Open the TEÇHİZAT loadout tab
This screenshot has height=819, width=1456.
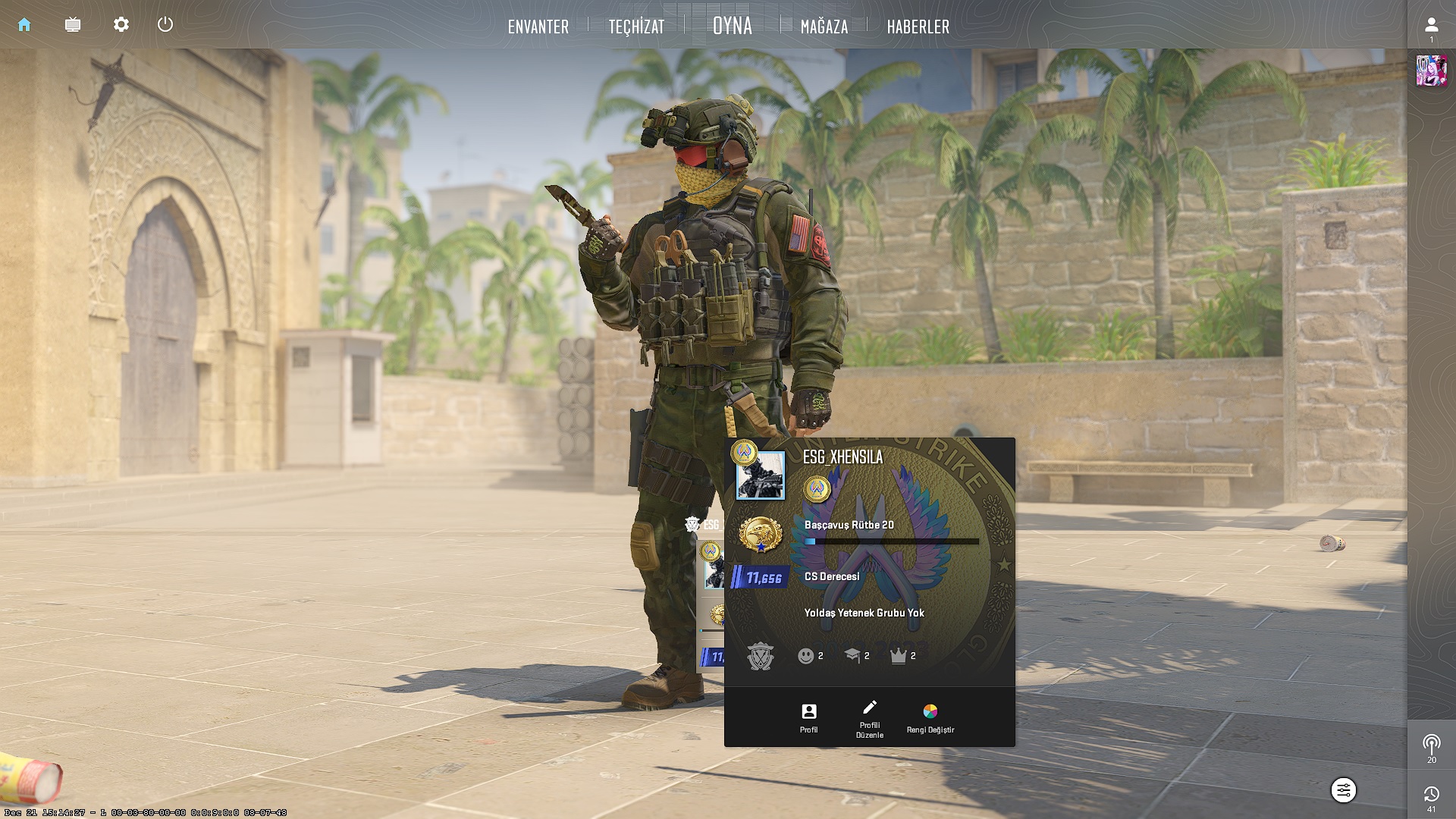pos(636,27)
